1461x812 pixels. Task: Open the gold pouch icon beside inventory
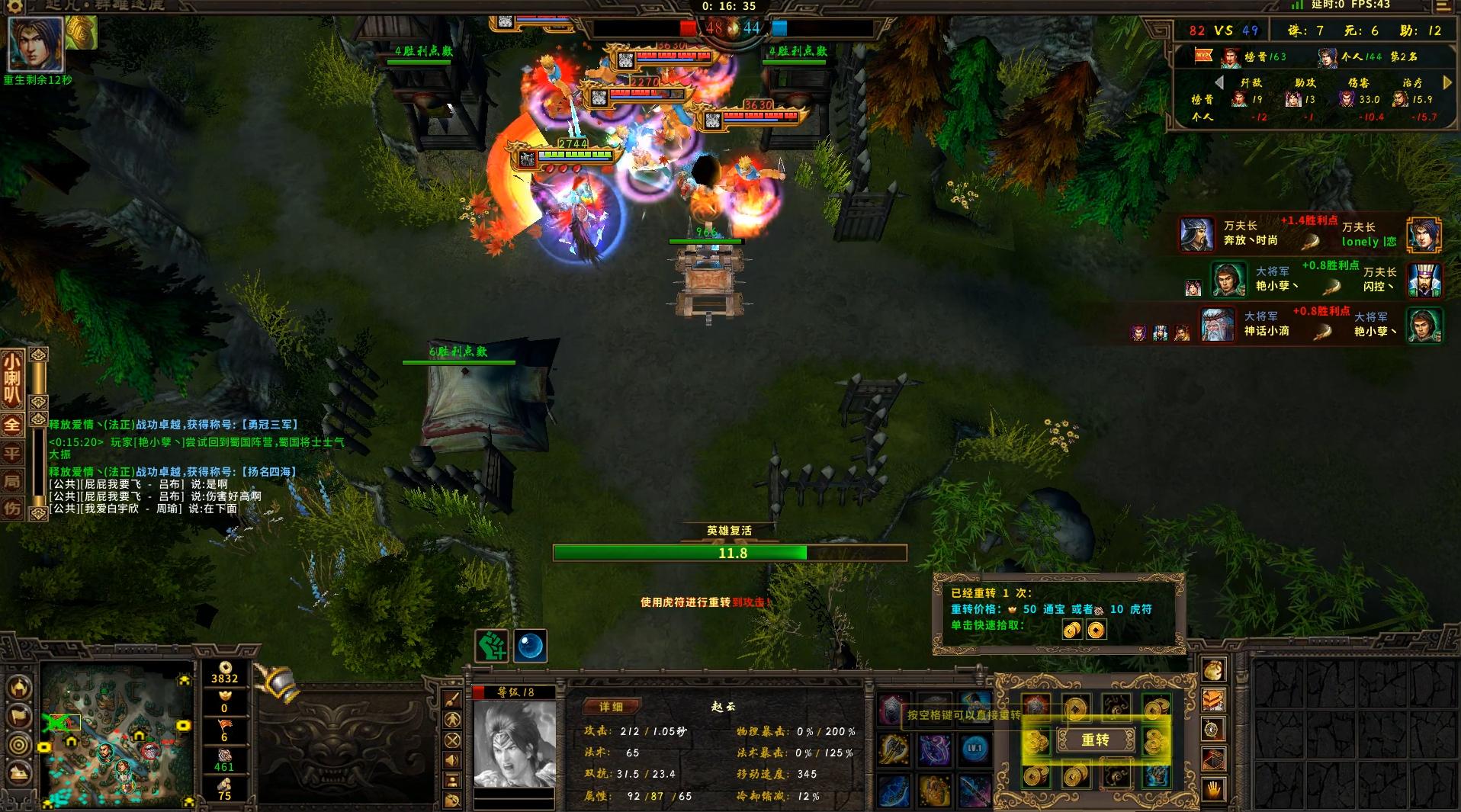click(x=1213, y=670)
